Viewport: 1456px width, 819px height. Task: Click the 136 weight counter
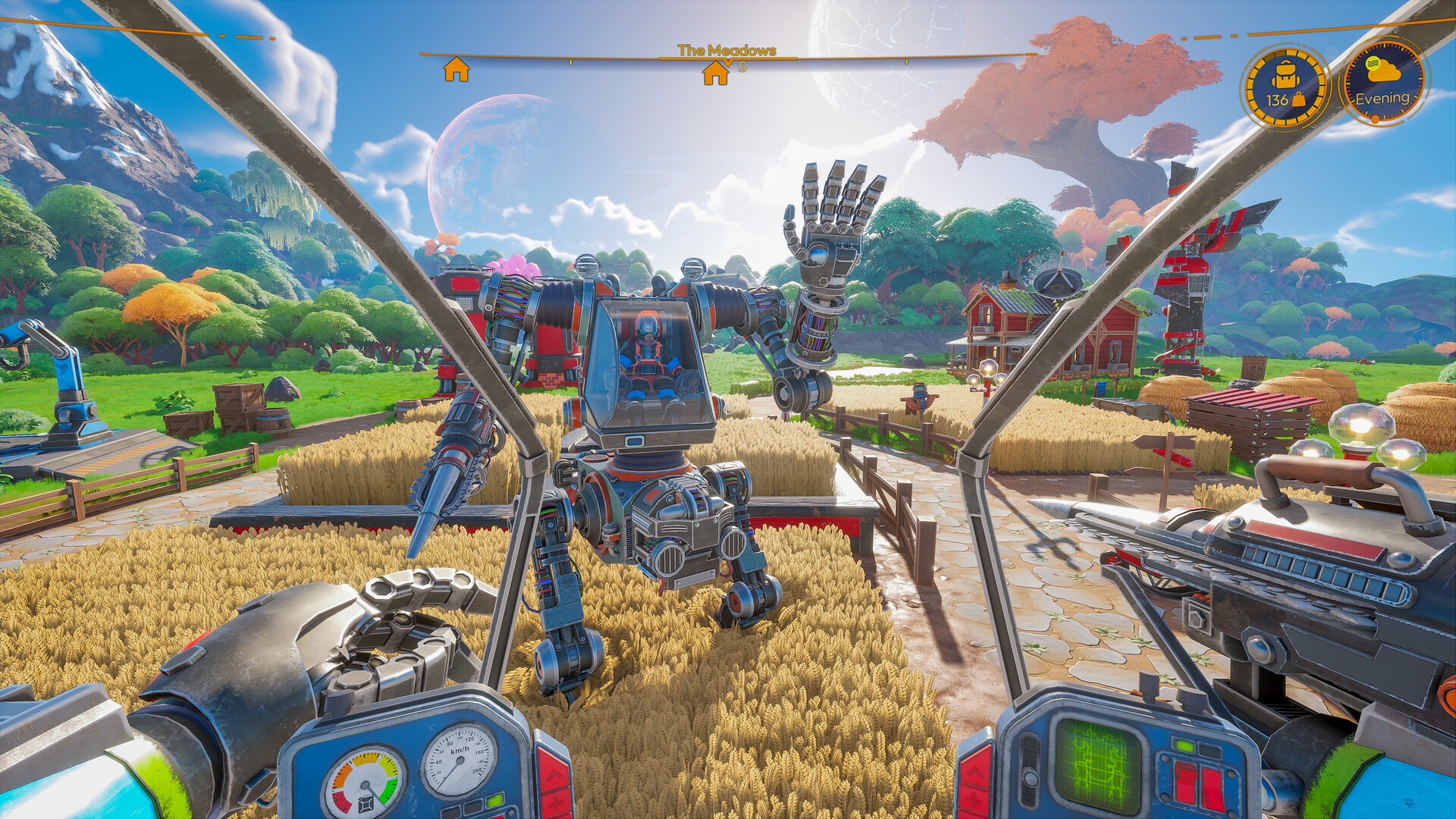(1277, 99)
